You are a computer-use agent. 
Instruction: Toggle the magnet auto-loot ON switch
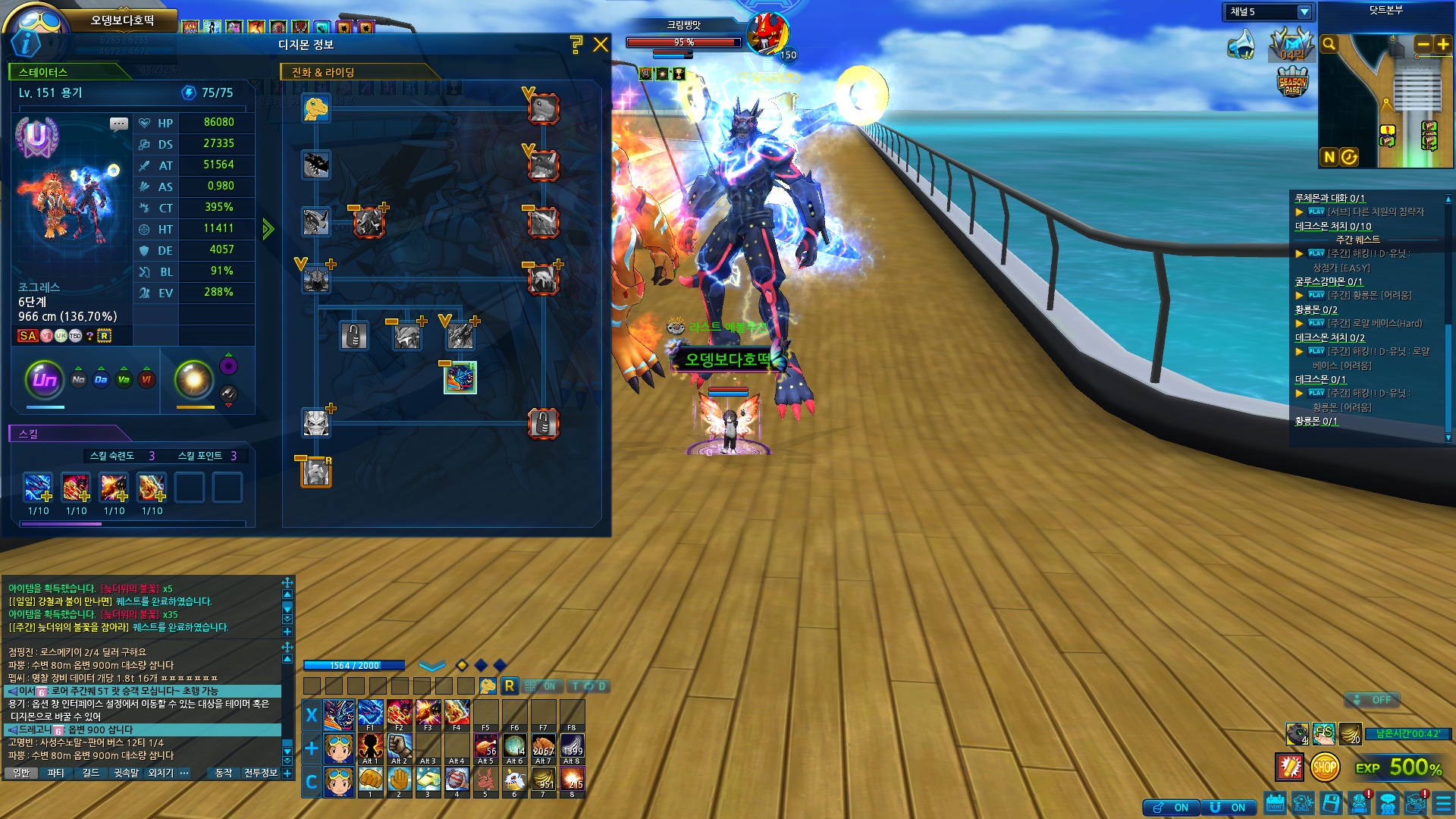[1228, 808]
